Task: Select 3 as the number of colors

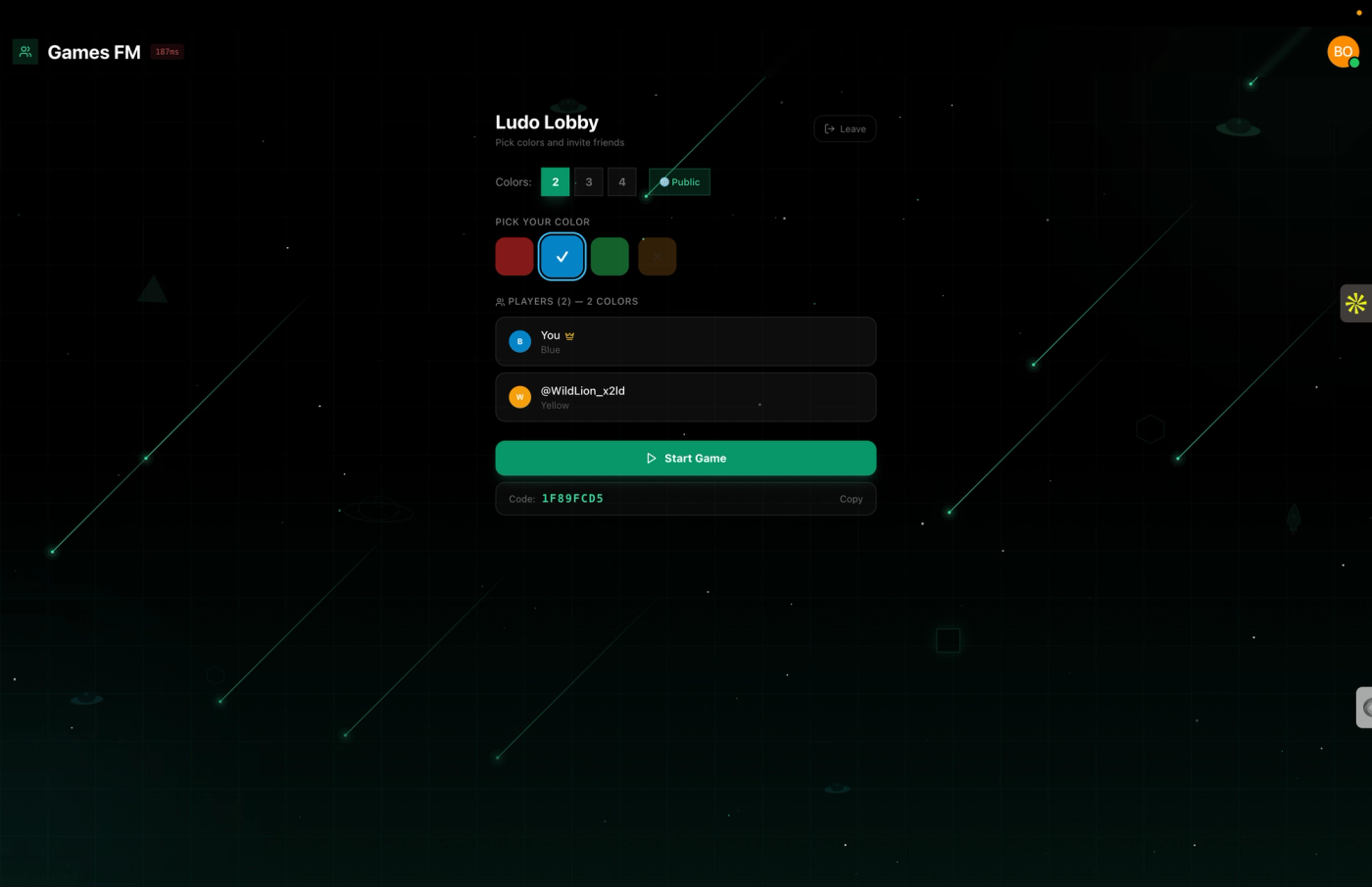Action: [x=588, y=181]
